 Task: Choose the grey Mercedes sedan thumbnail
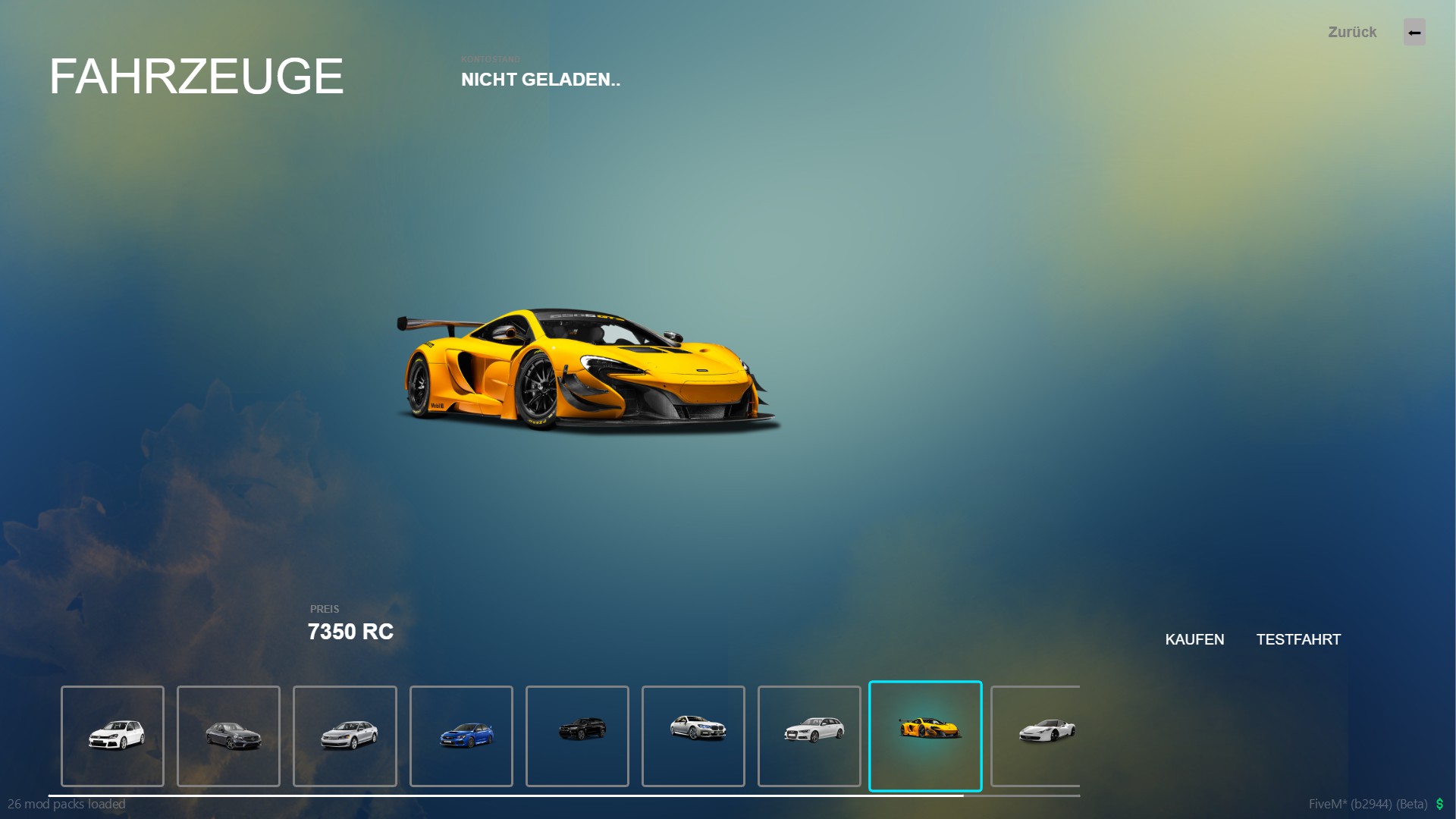[229, 736]
